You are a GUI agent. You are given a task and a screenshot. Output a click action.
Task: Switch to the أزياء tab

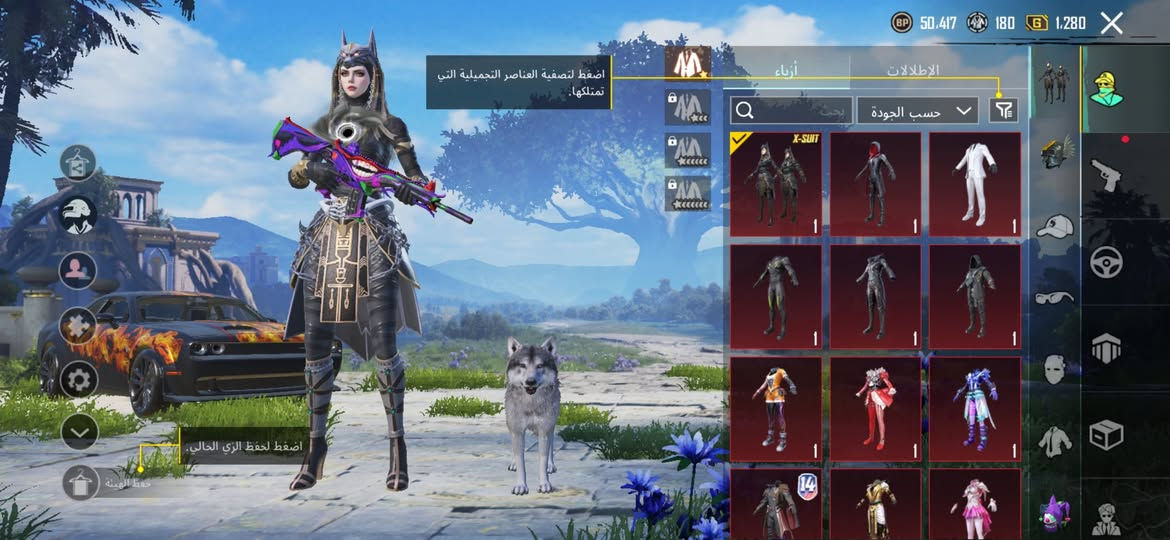coord(786,71)
